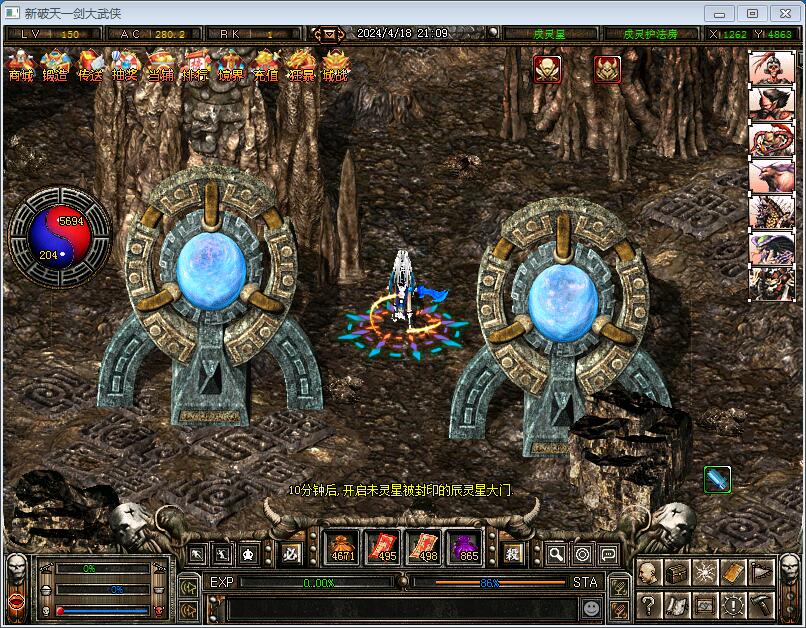Open the chat speech bubble button

coord(608,553)
